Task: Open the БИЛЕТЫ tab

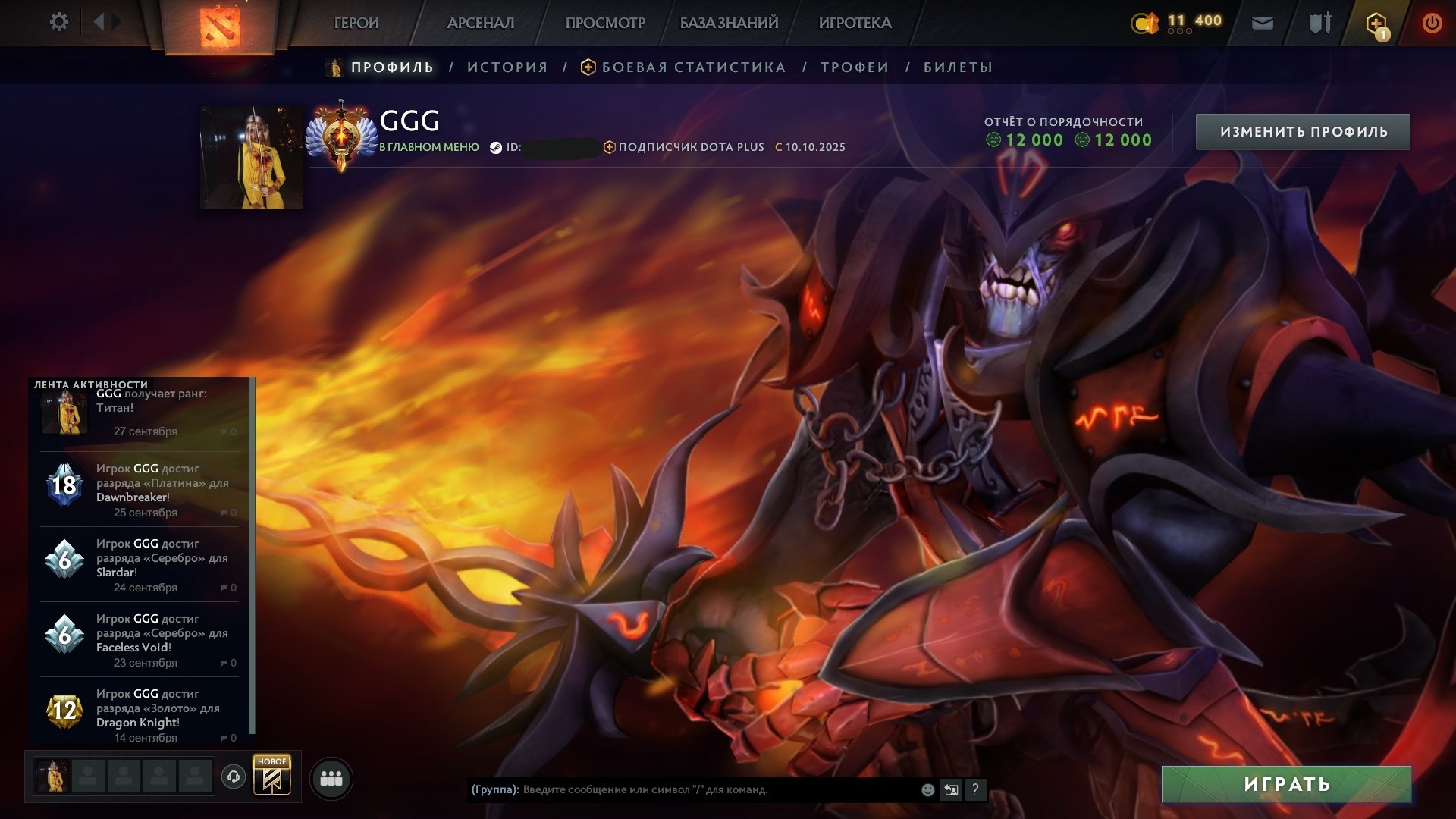Action: pos(957,67)
